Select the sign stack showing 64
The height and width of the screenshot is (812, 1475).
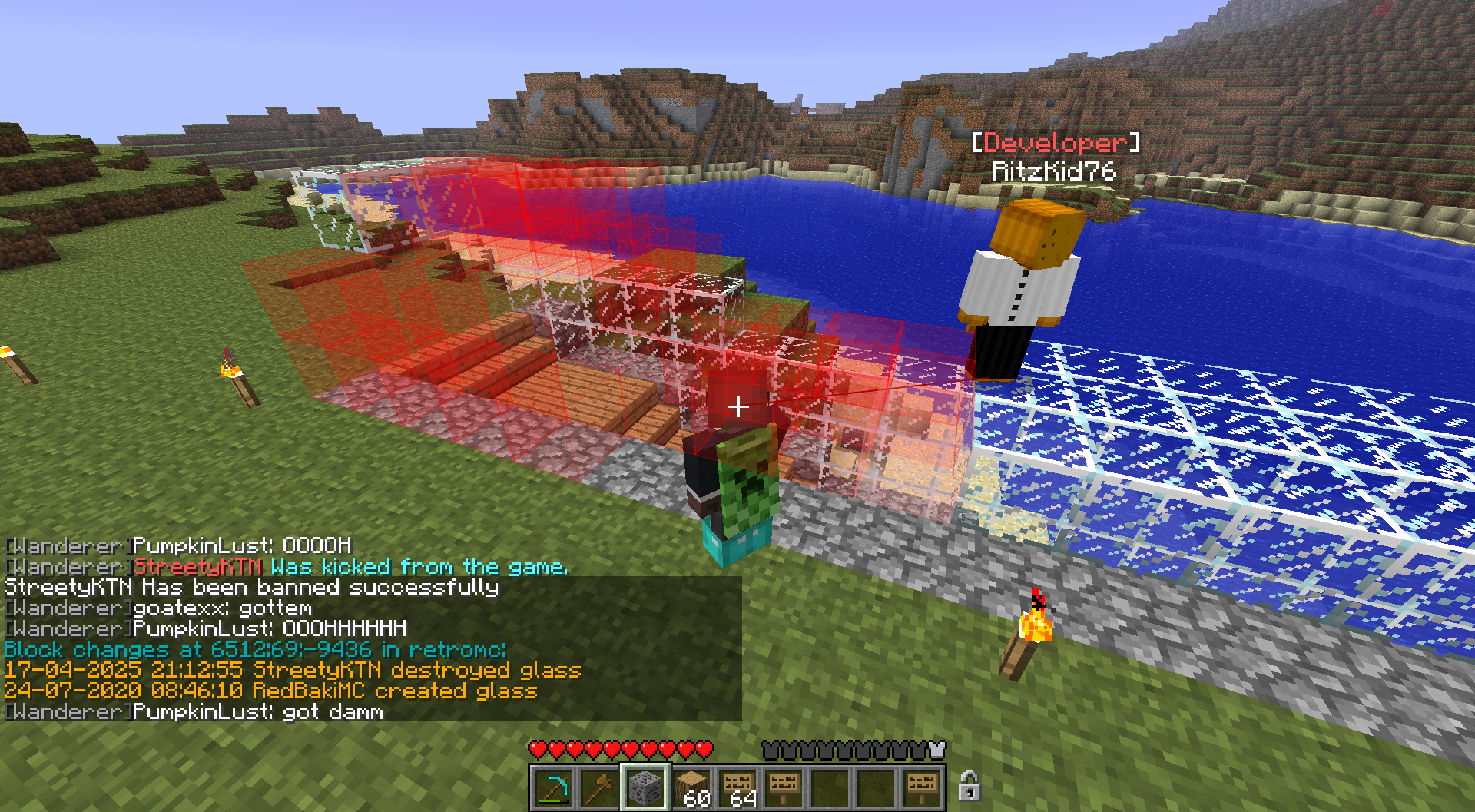click(x=737, y=788)
